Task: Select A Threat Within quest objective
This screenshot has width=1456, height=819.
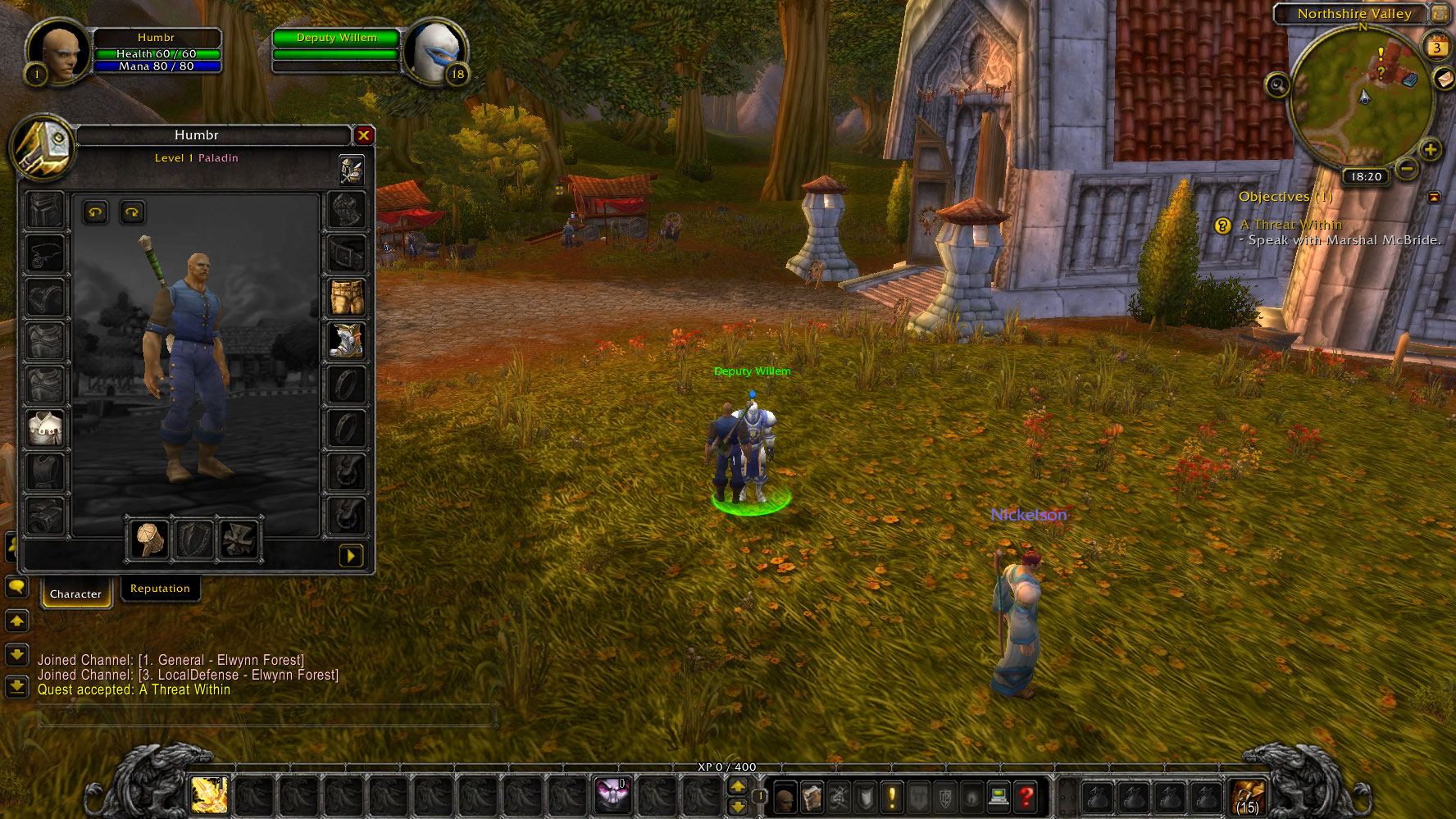Action: [x=1290, y=225]
